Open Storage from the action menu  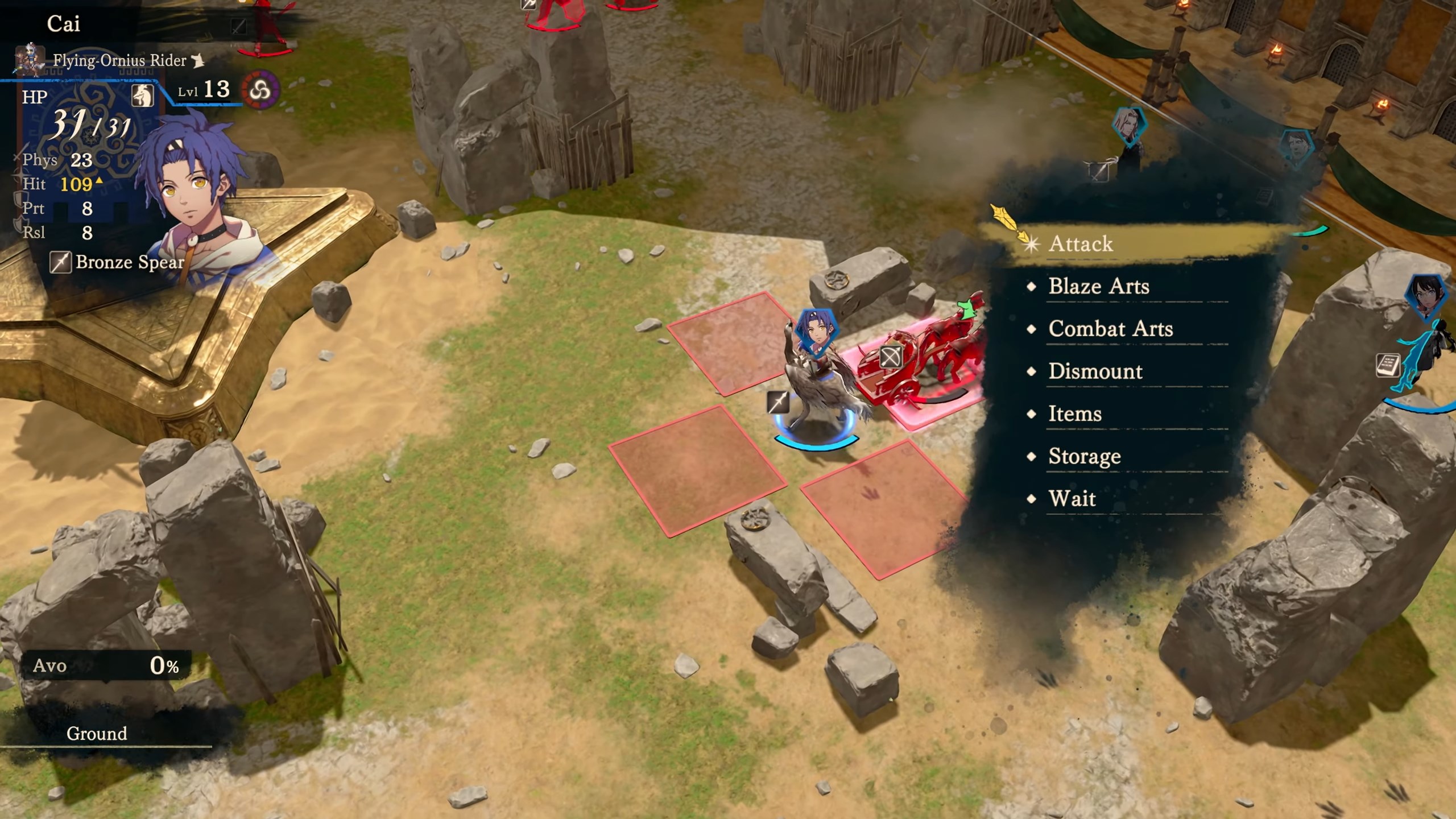[x=1084, y=456]
